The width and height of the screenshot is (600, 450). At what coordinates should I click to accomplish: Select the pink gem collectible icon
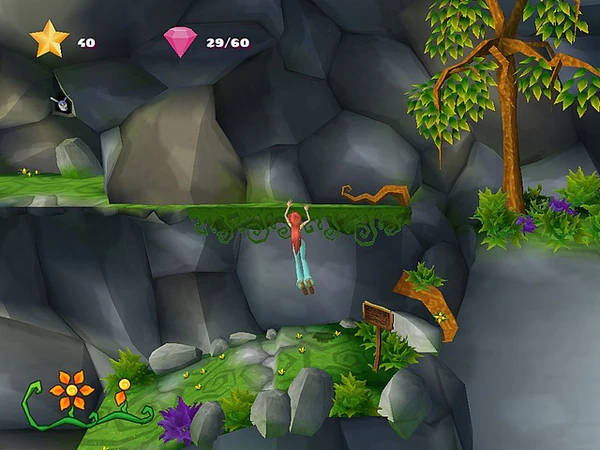coord(180,41)
